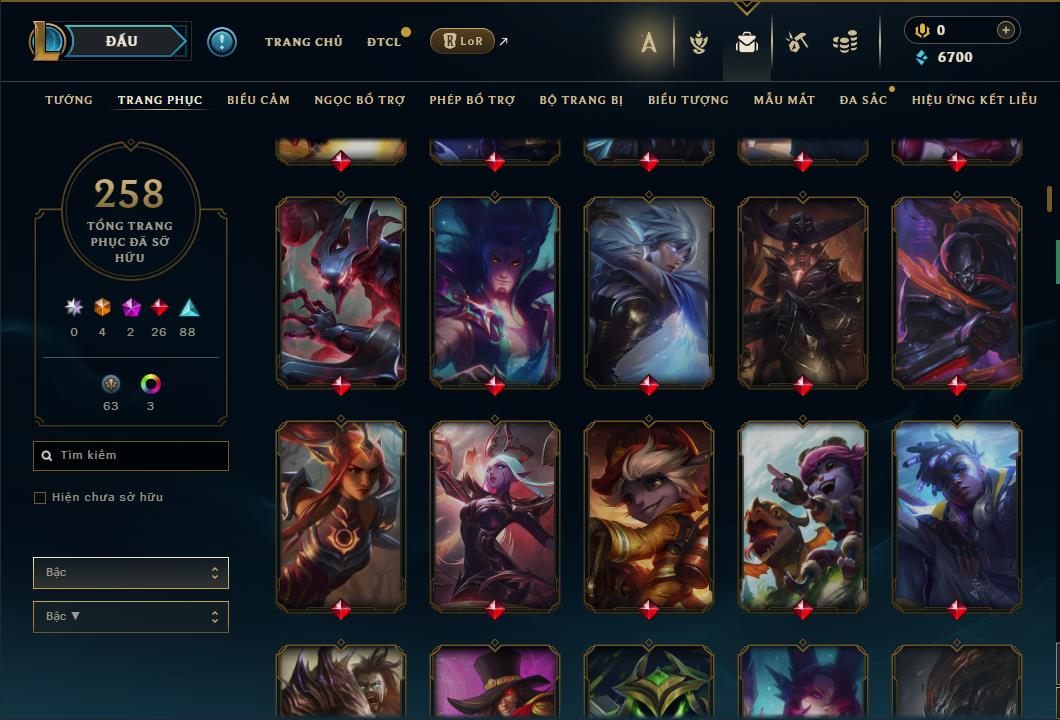Switch to the PHÉP BỔ TRỢ tab
The width and height of the screenshot is (1060, 720).
tap(472, 100)
